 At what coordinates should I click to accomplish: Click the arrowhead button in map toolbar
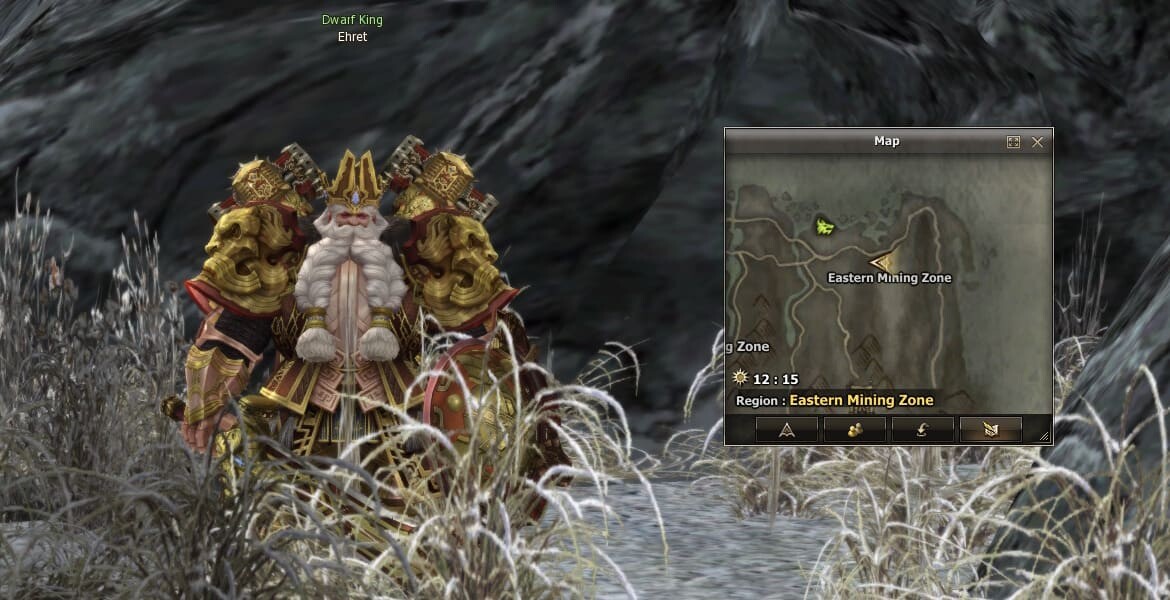[x=786, y=430]
